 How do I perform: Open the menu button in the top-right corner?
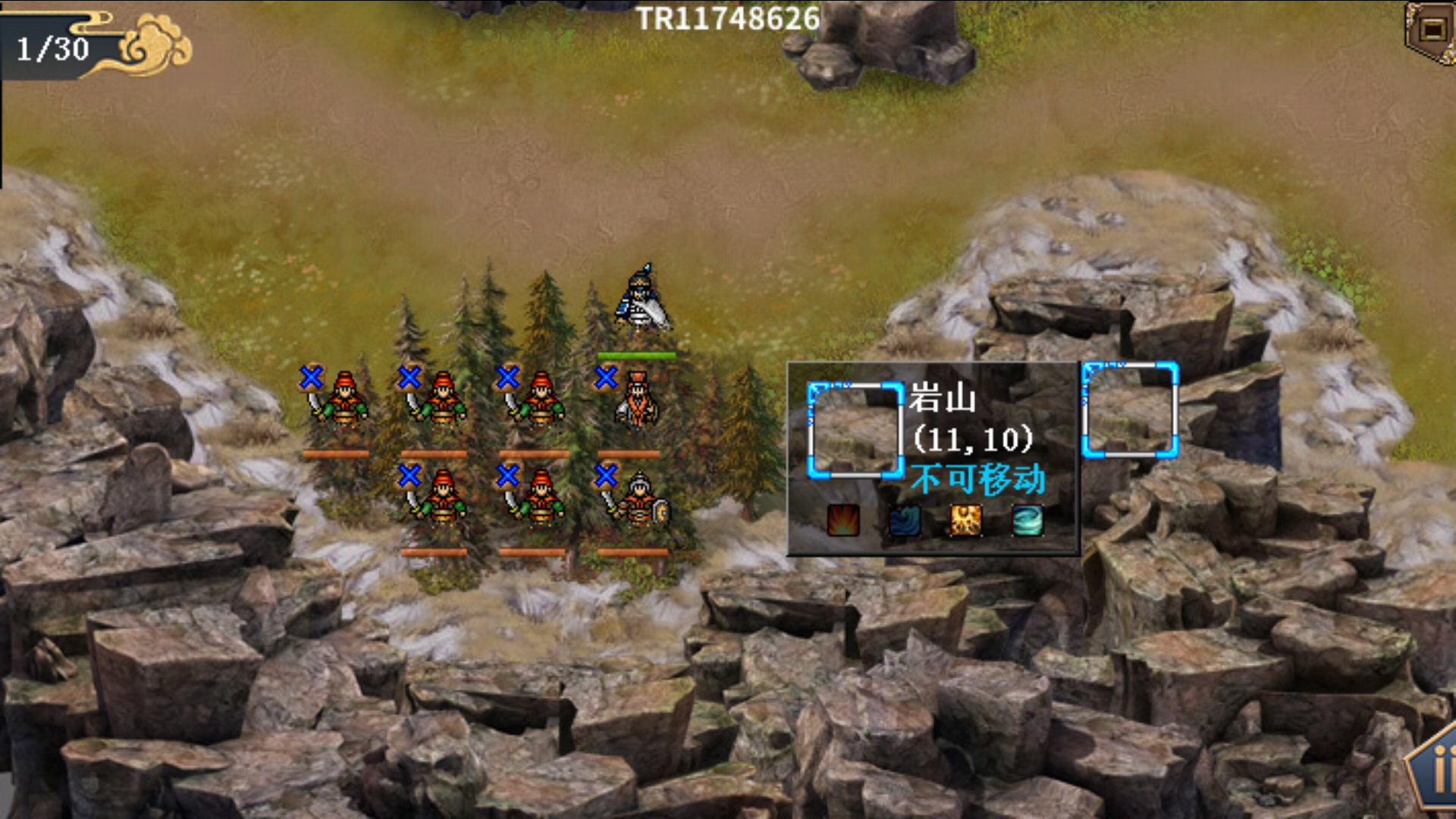[1432, 30]
